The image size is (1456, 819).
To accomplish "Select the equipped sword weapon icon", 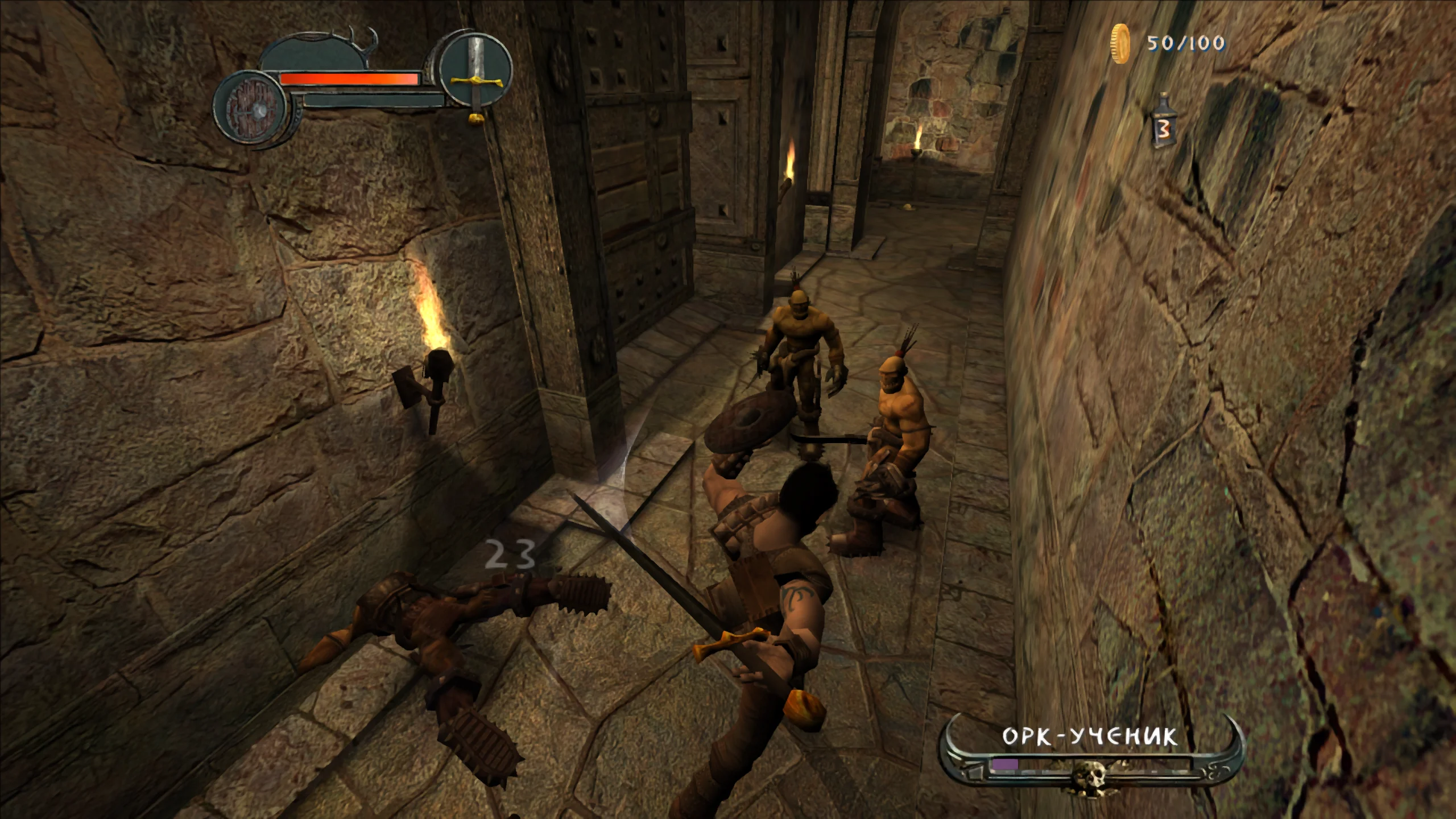I will click(475, 78).
